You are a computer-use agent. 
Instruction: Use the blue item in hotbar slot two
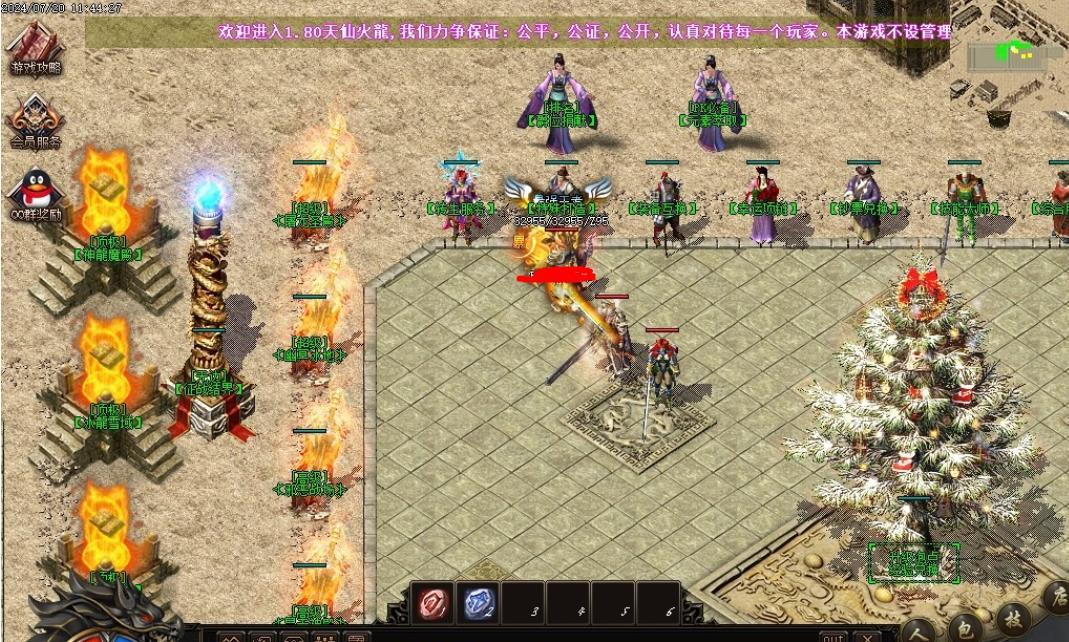[x=479, y=603]
